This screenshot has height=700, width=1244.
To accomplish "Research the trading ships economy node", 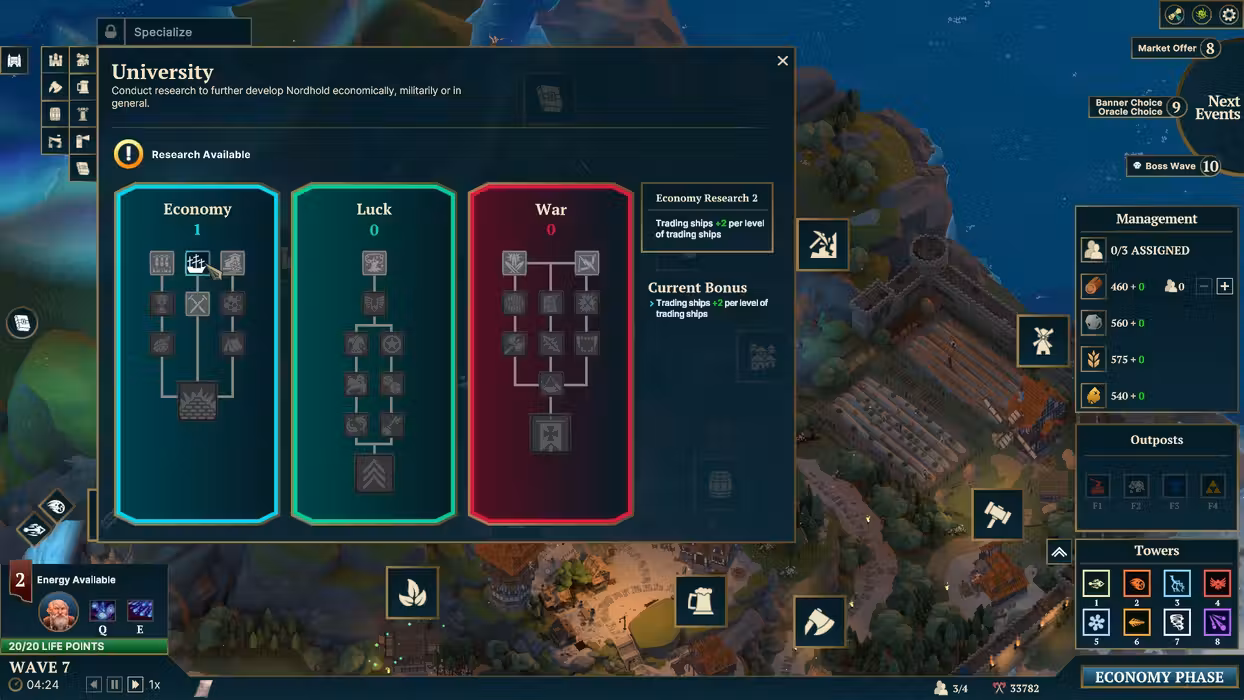I will tap(197, 263).
